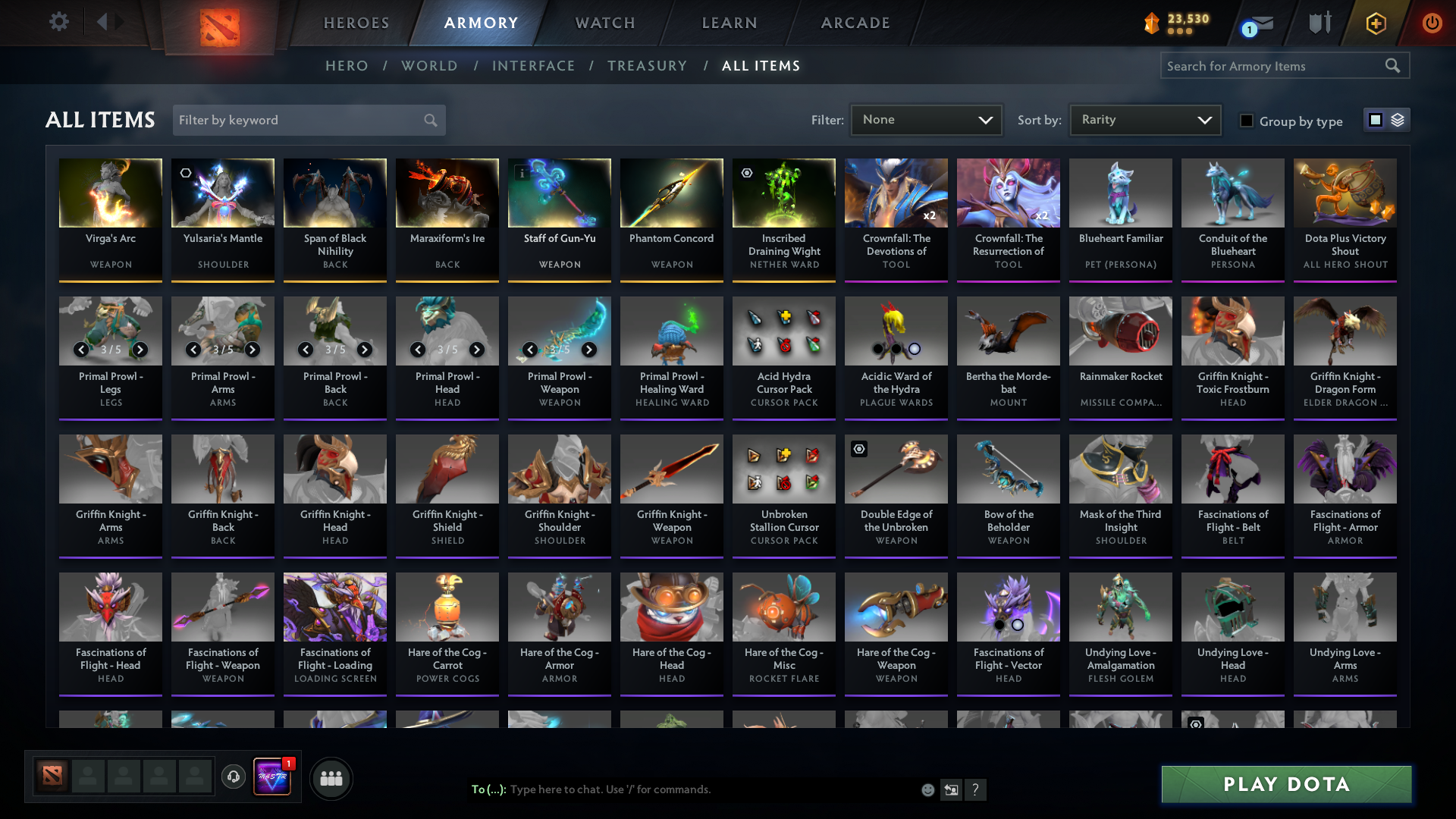Open the TREASURY section

click(647, 66)
